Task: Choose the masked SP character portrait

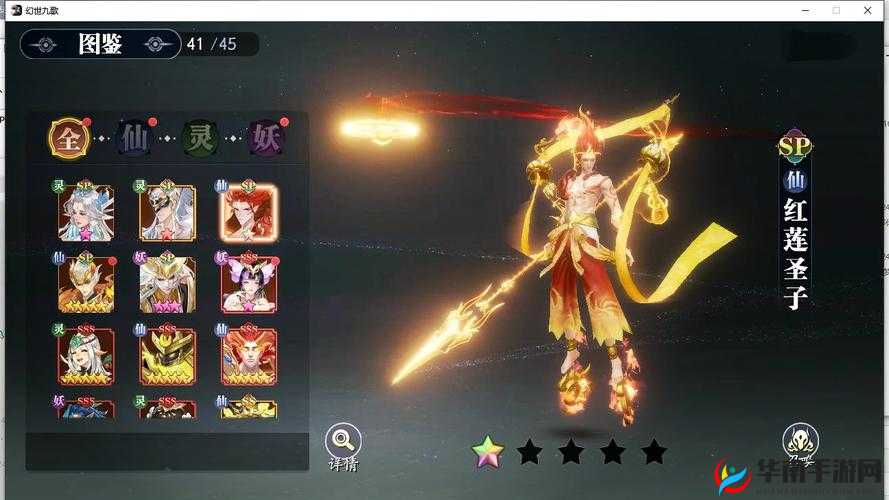Action: pos(167,212)
